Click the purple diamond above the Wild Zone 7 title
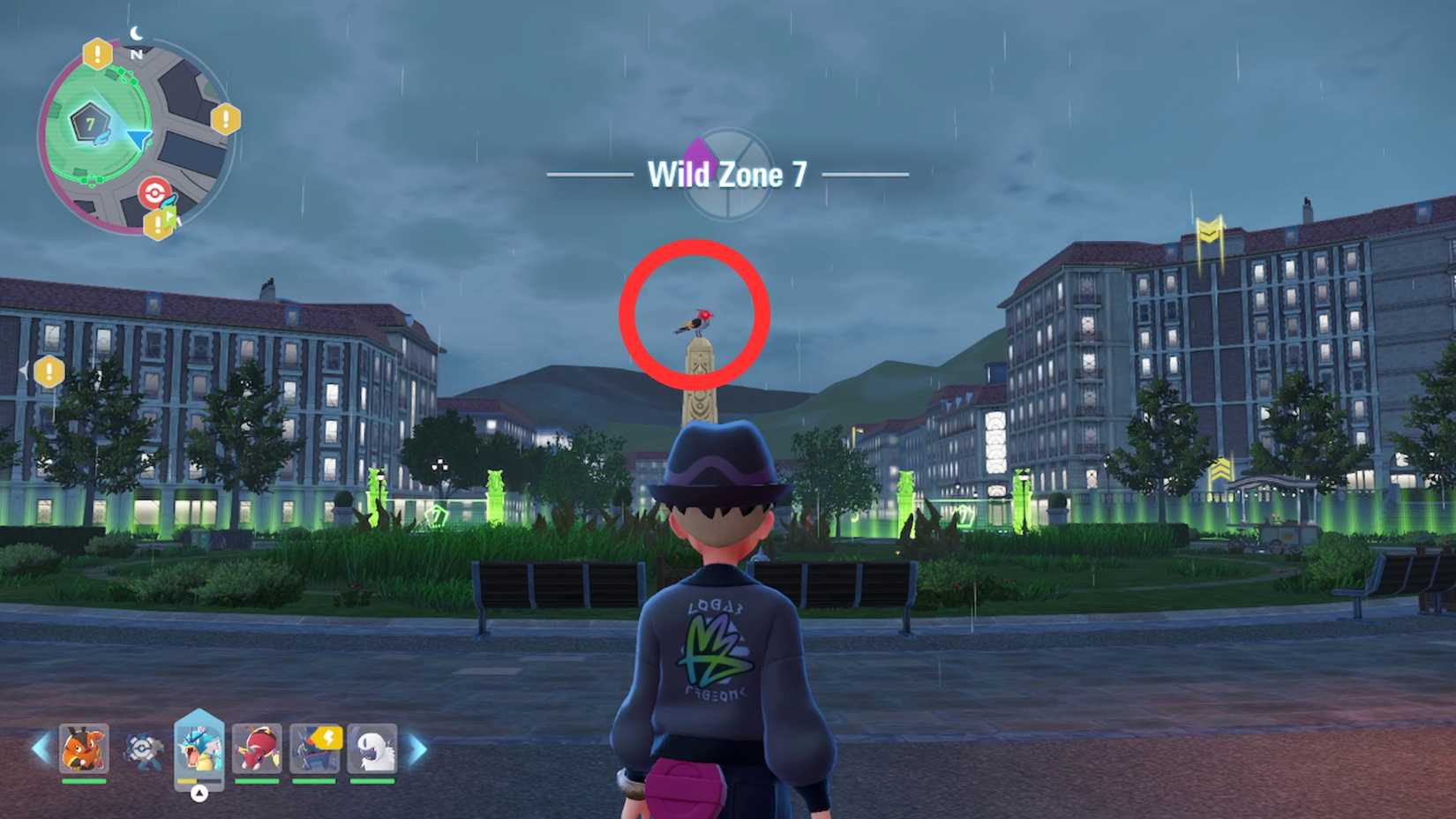 tap(698, 152)
